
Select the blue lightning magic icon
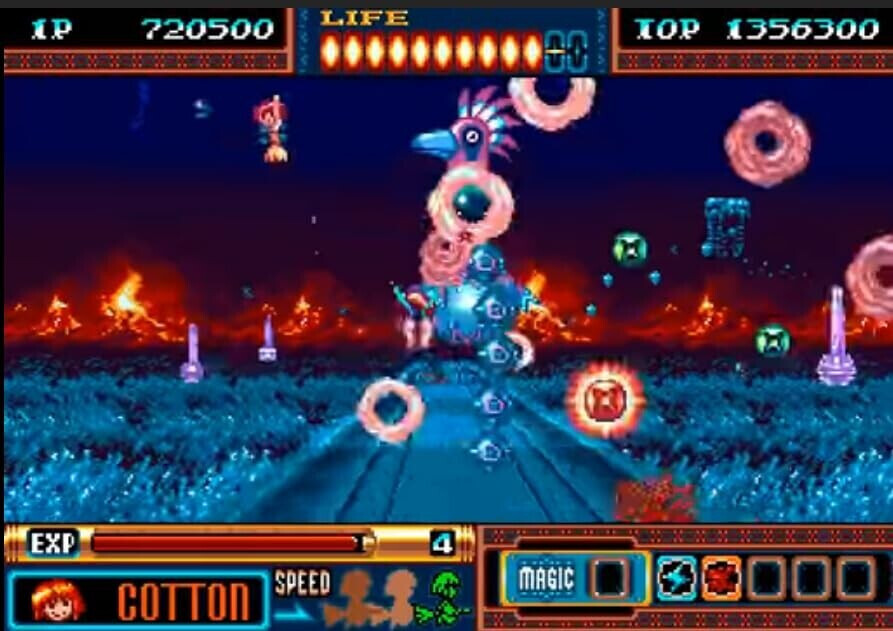[676, 578]
